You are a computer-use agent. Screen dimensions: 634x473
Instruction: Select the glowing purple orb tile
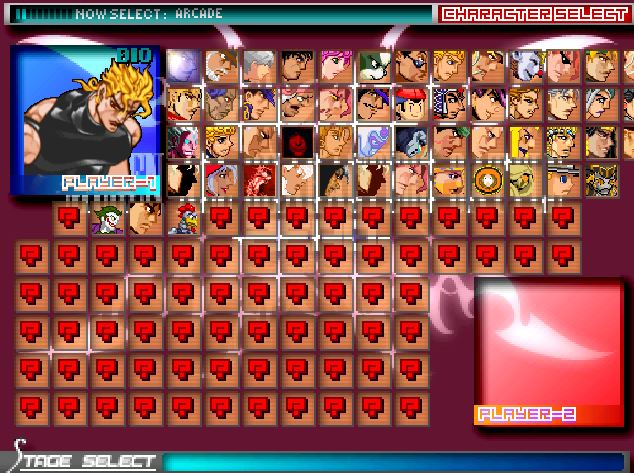click(x=182, y=65)
